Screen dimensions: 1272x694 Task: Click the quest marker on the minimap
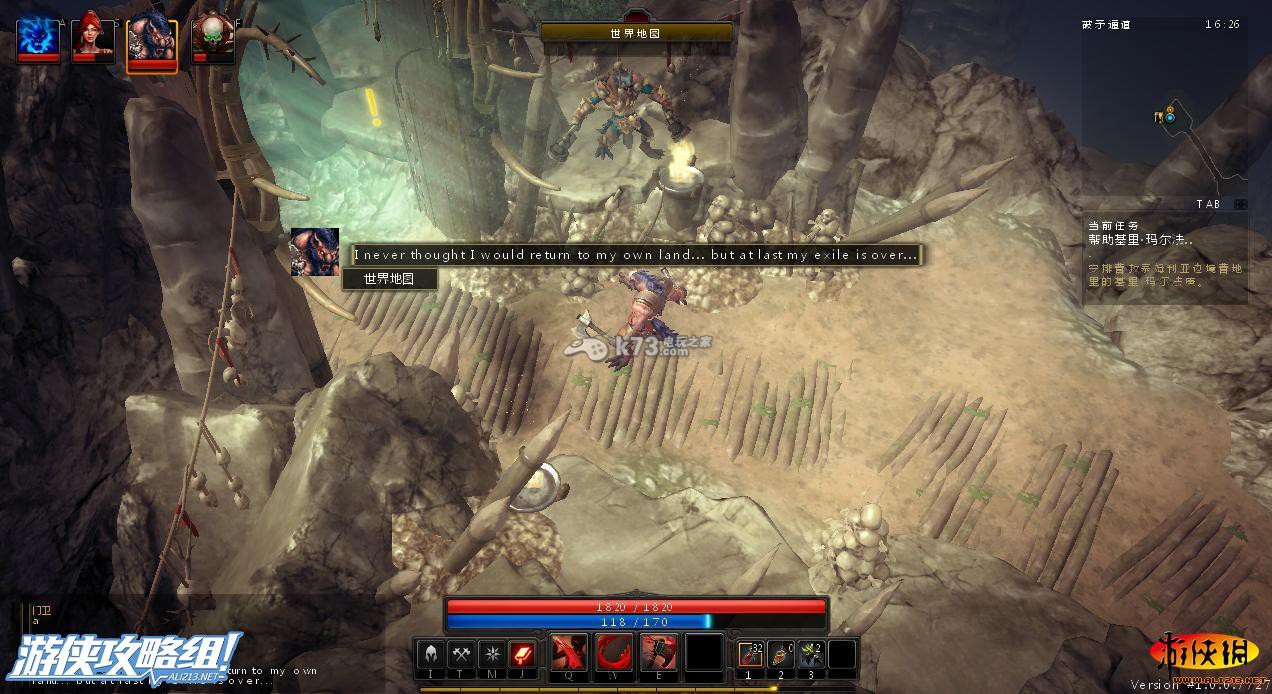point(1169,117)
